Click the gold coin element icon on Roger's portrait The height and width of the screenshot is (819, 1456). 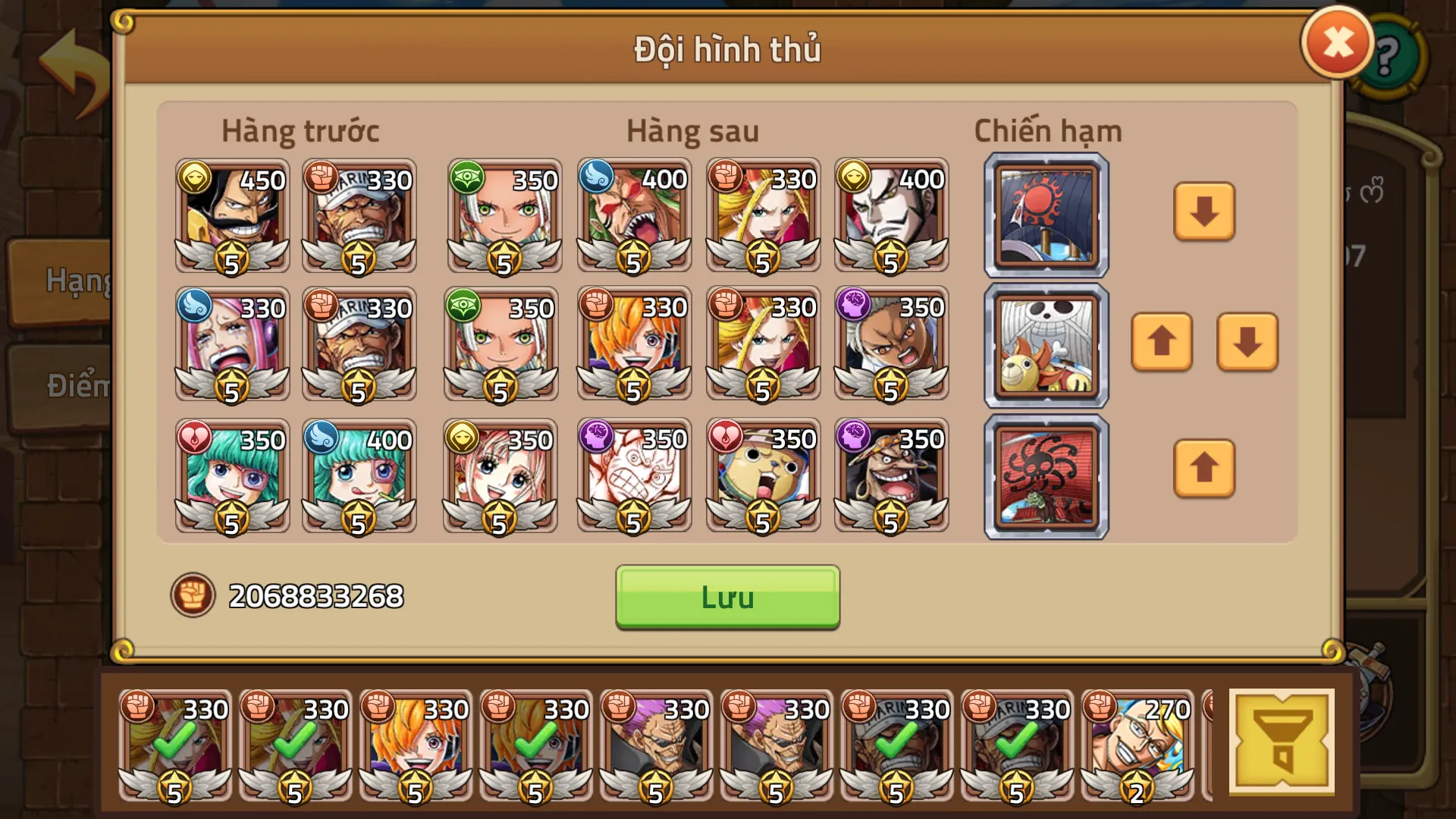coord(195,176)
